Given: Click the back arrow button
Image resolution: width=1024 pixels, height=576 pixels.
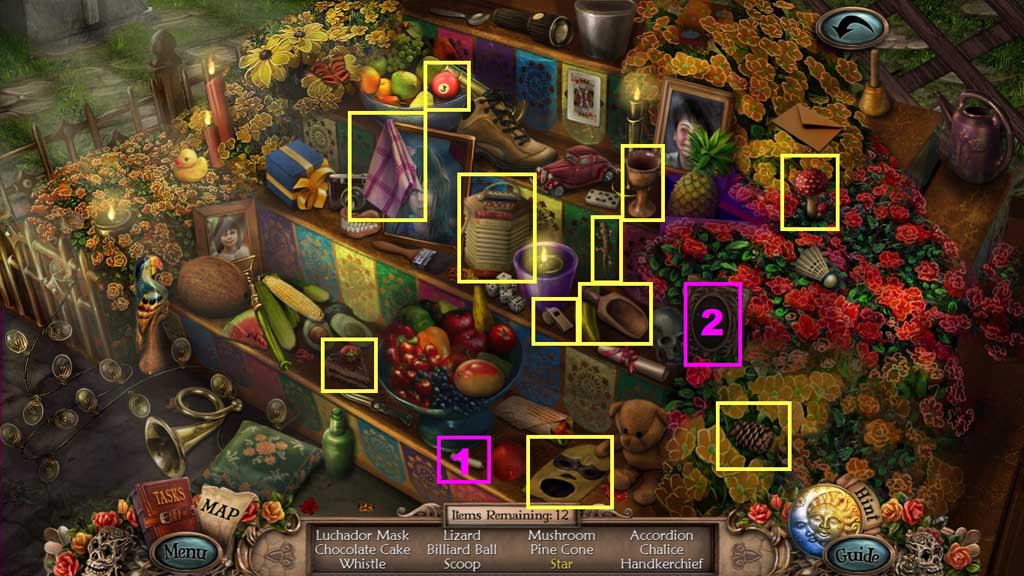Looking at the screenshot, I should tap(849, 27).
